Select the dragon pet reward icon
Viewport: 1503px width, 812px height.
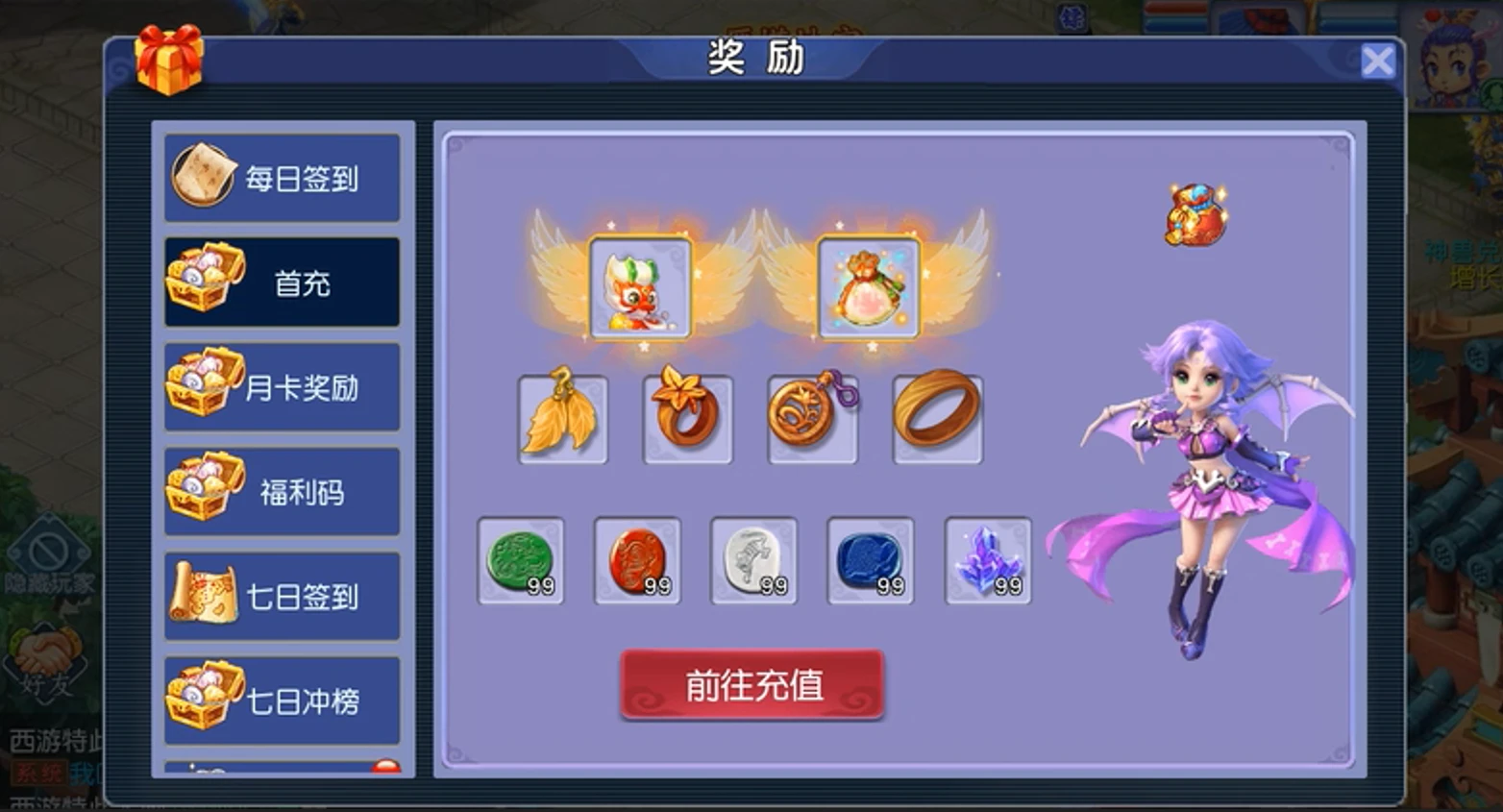click(642, 288)
